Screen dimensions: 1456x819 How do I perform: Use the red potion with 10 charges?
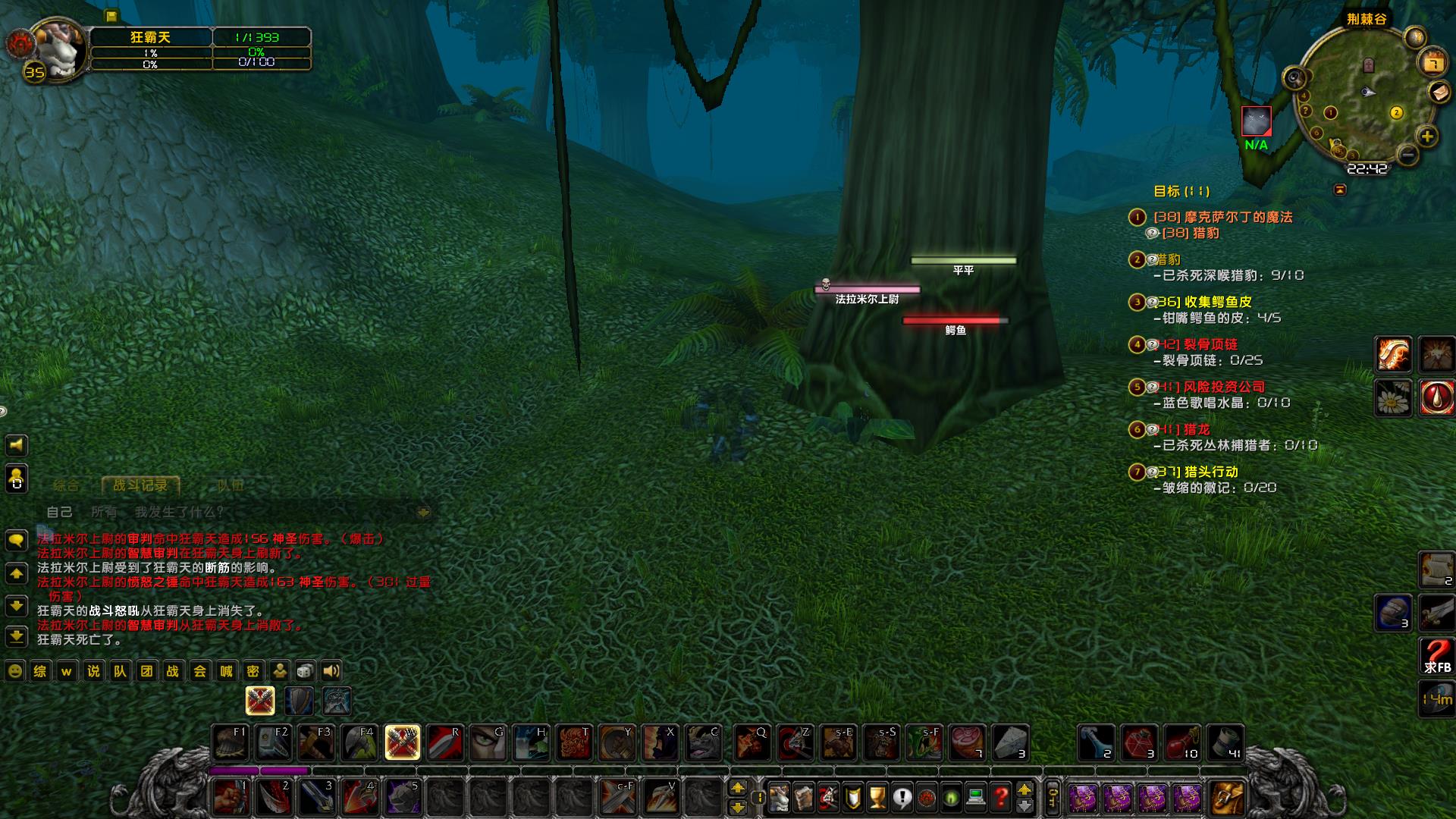point(1182,742)
